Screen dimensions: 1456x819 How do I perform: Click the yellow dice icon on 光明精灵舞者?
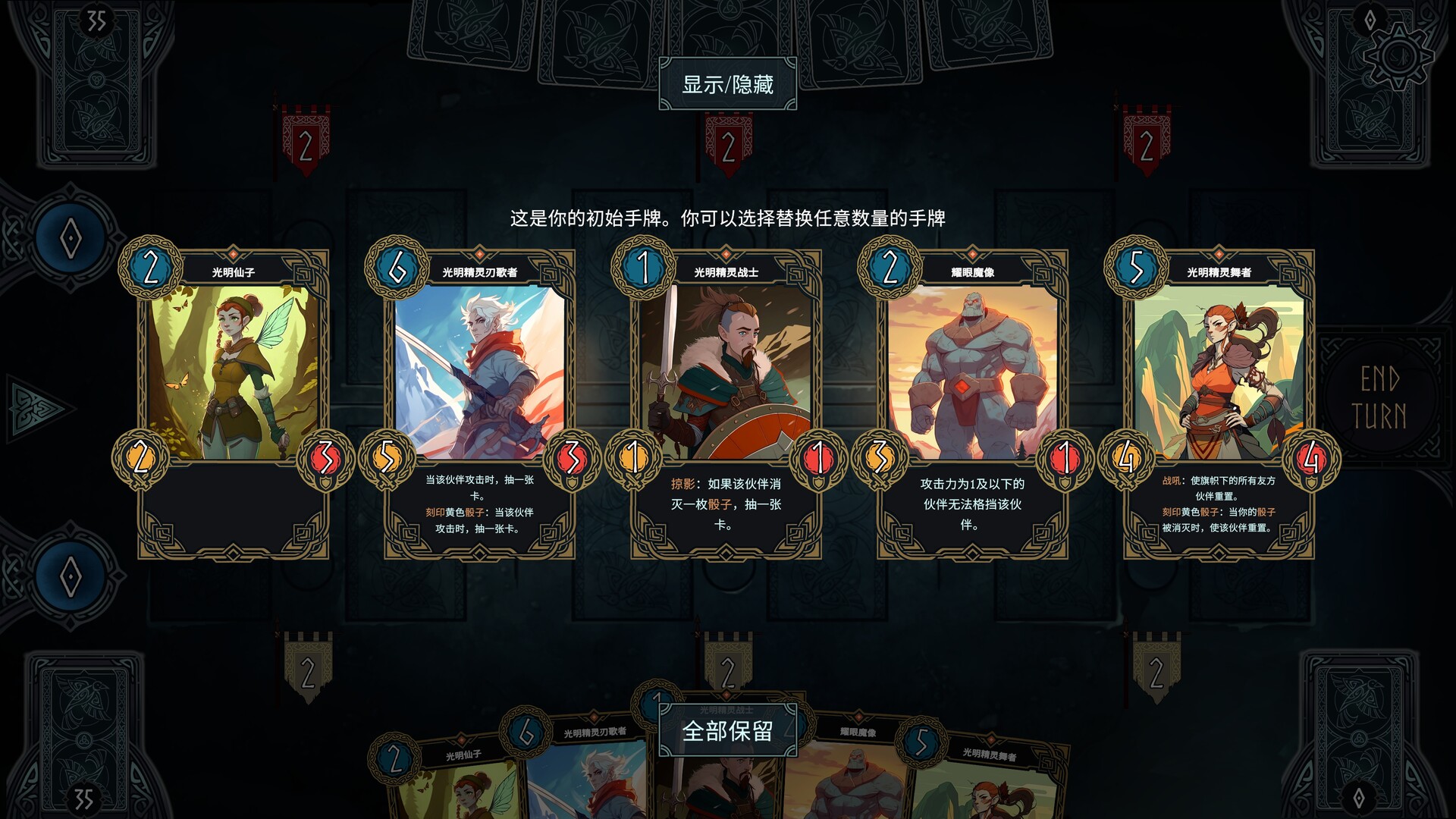click(1125, 458)
